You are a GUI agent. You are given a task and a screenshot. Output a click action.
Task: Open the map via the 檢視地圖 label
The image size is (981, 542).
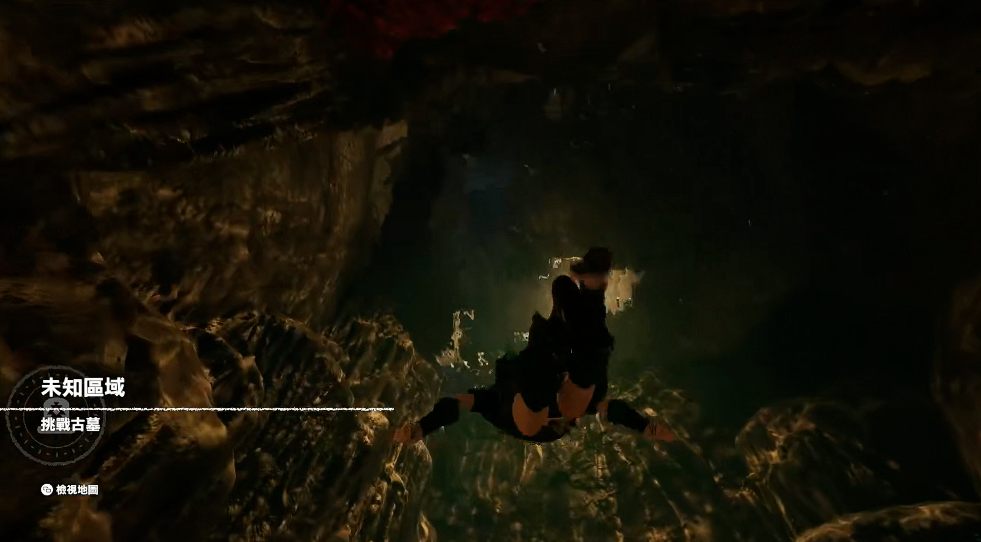tap(76, 490)
